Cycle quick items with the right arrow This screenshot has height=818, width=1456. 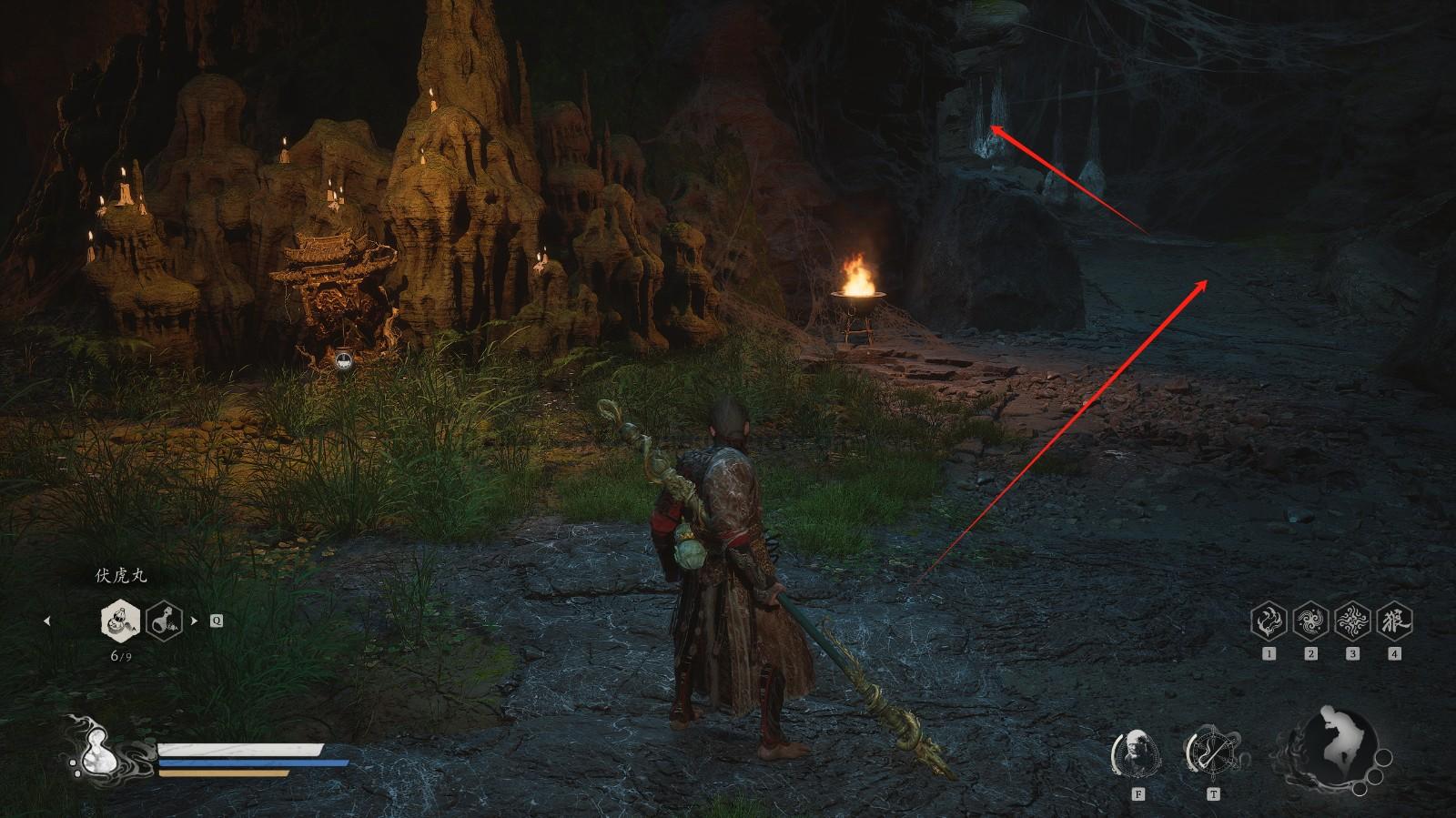[194, 621]
